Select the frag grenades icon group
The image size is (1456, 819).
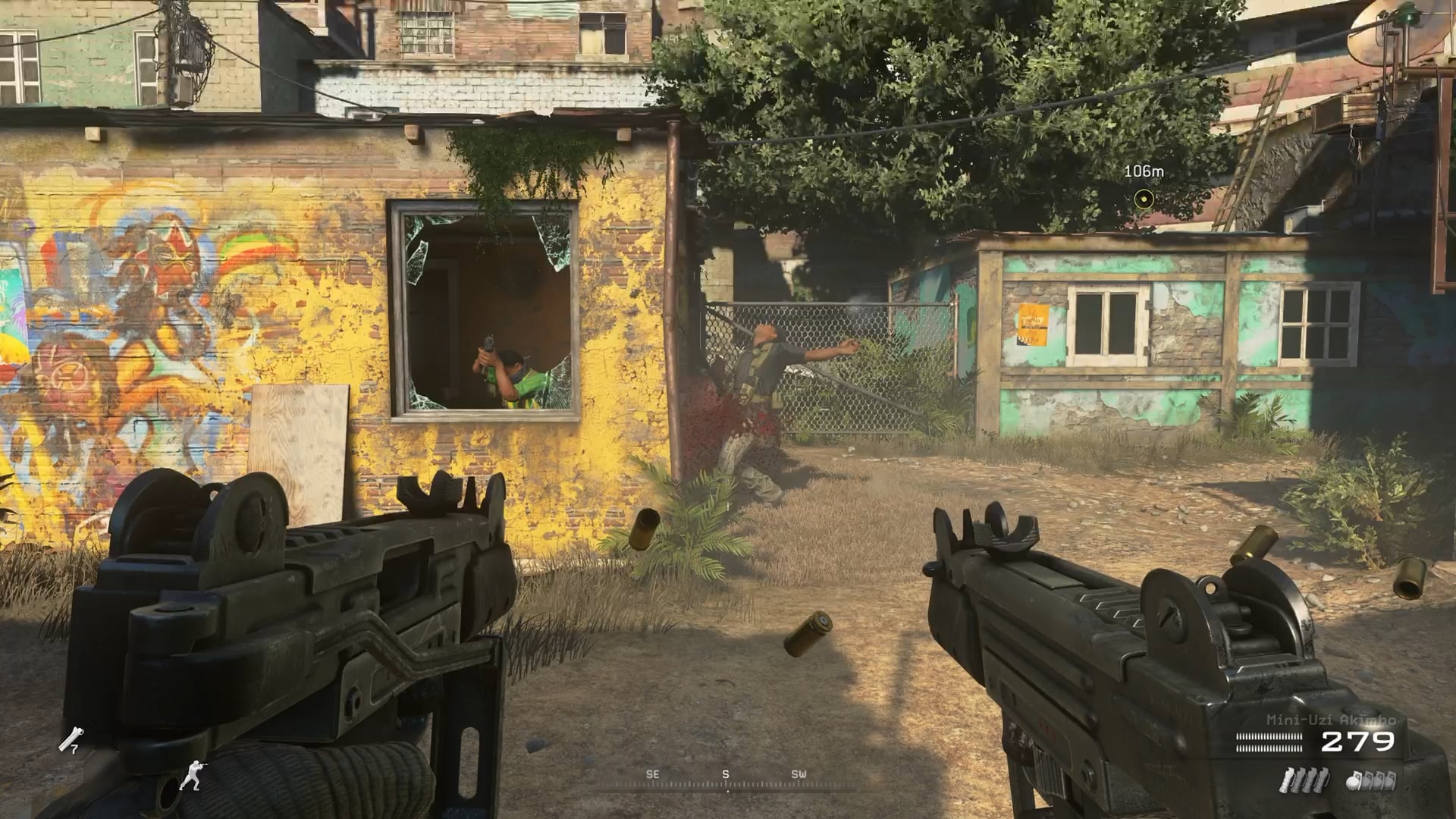pos(1370,780)
